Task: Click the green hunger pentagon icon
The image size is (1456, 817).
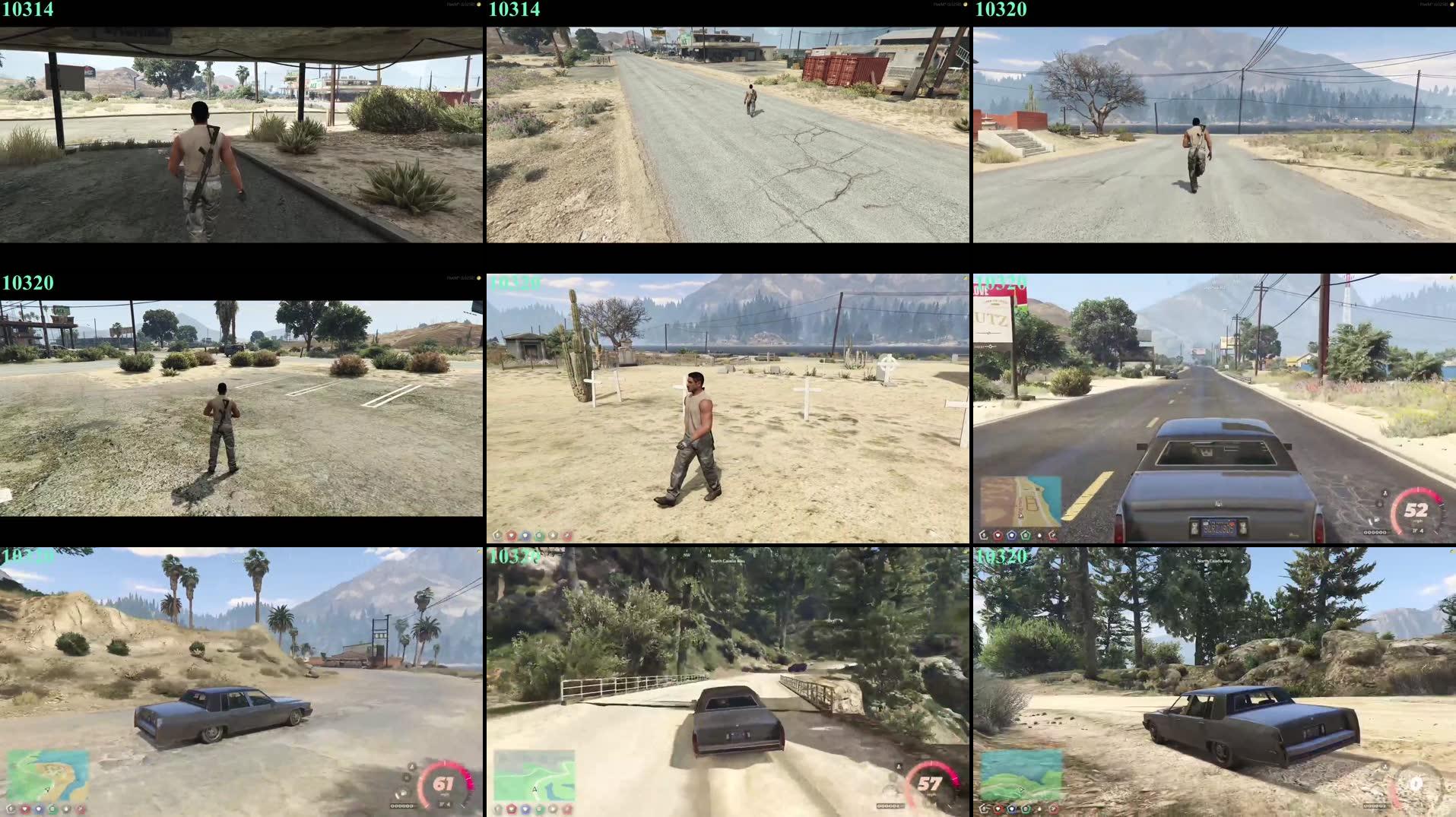Action: tap(1026, 534)
